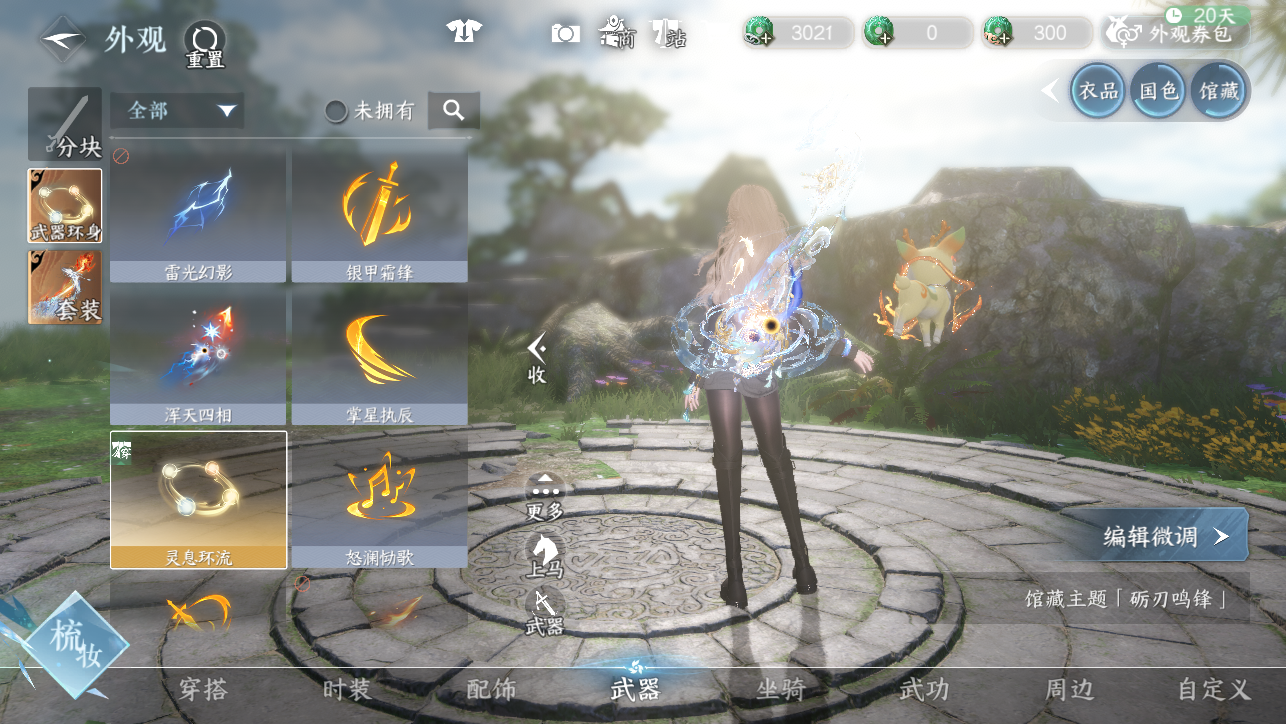Open the 衣品 round button
The image size is (1286, 724).
click(1097, 91)
